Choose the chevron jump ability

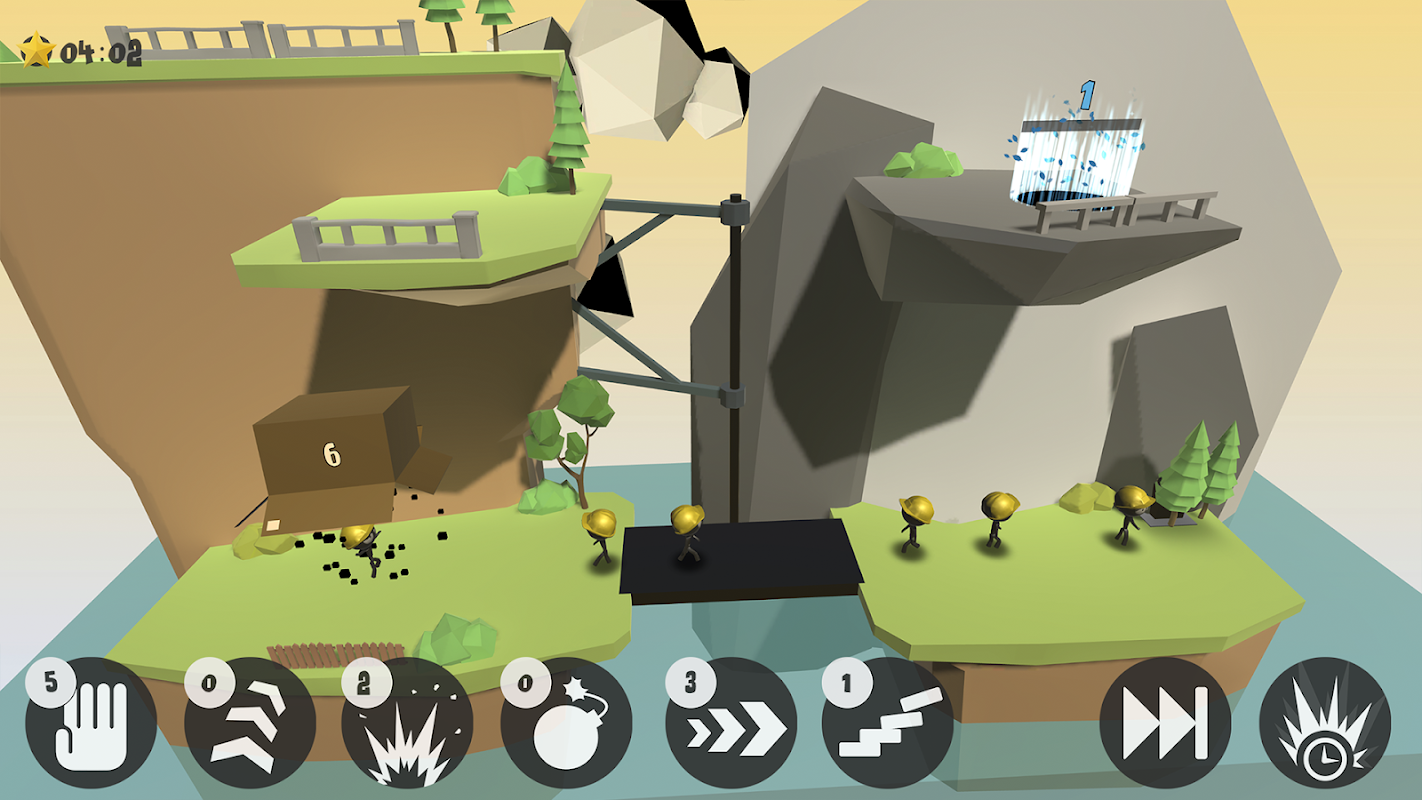250,722
